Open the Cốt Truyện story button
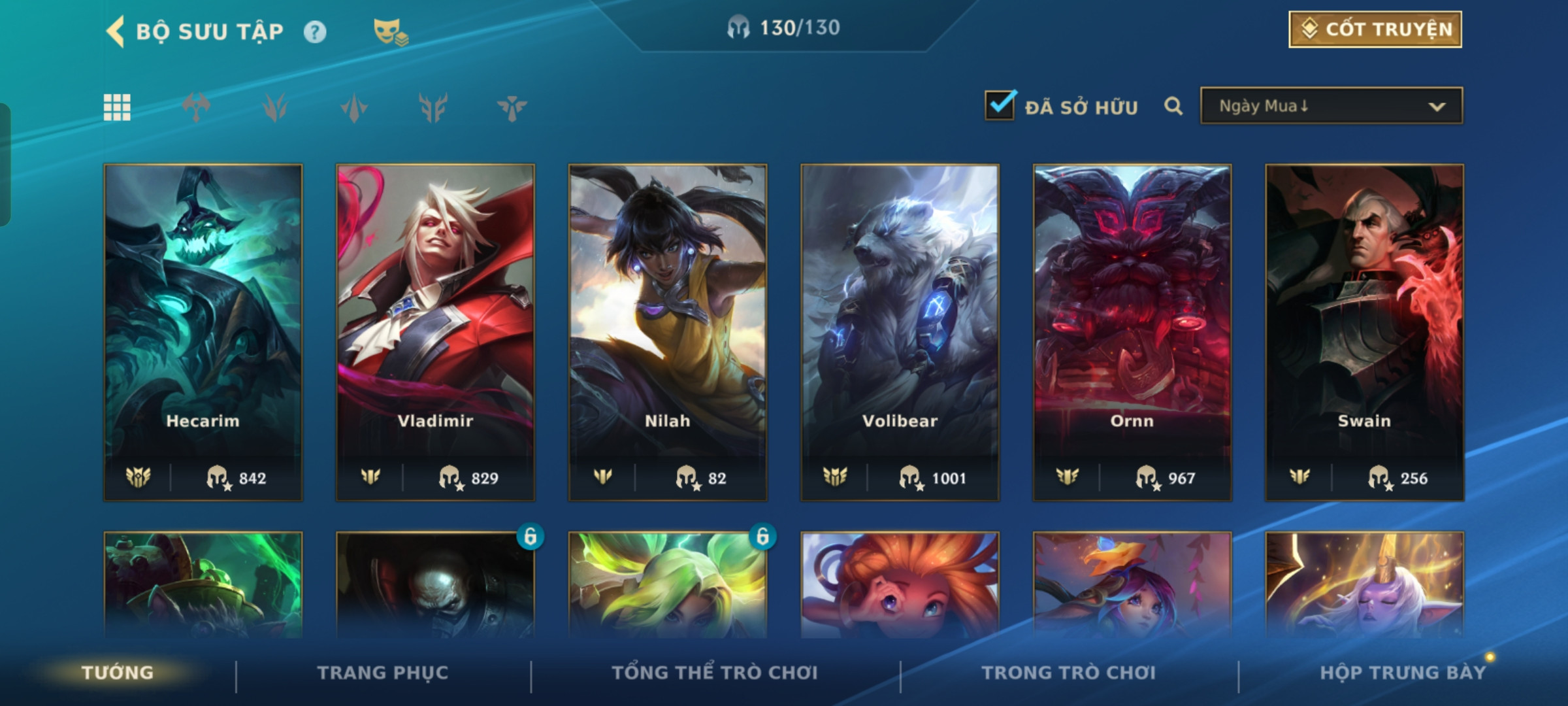This screenshot has height=706, width=1568. coord(1375,29)
